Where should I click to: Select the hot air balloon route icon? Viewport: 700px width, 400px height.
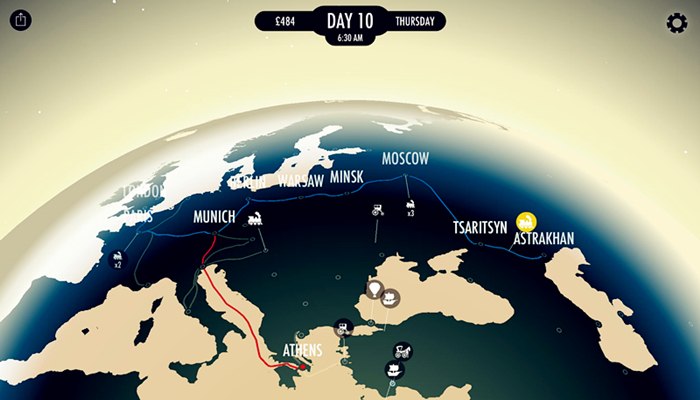coord(375,290)
